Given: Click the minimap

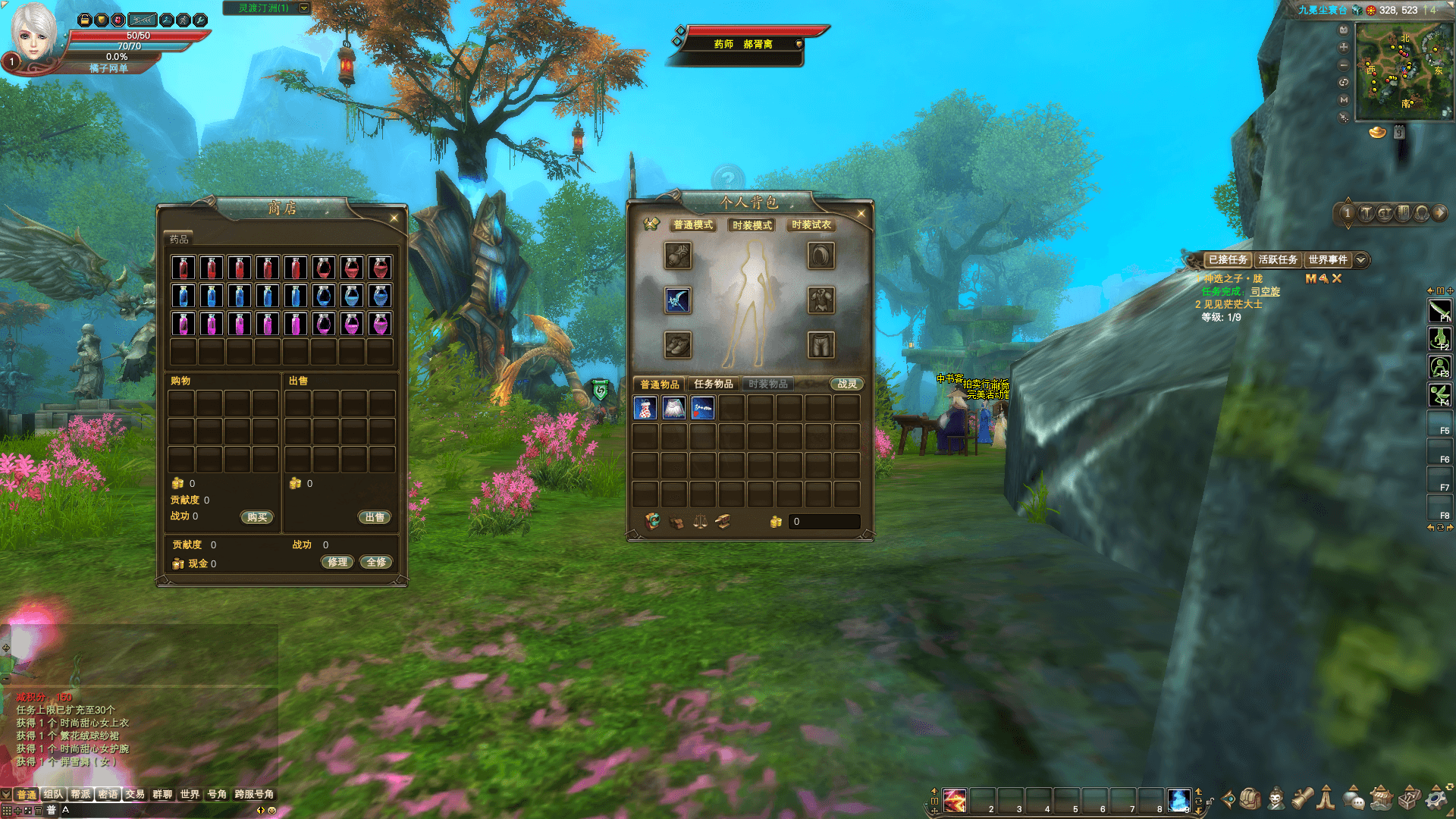Looking at the screenshot, I should coord(1404,71).
